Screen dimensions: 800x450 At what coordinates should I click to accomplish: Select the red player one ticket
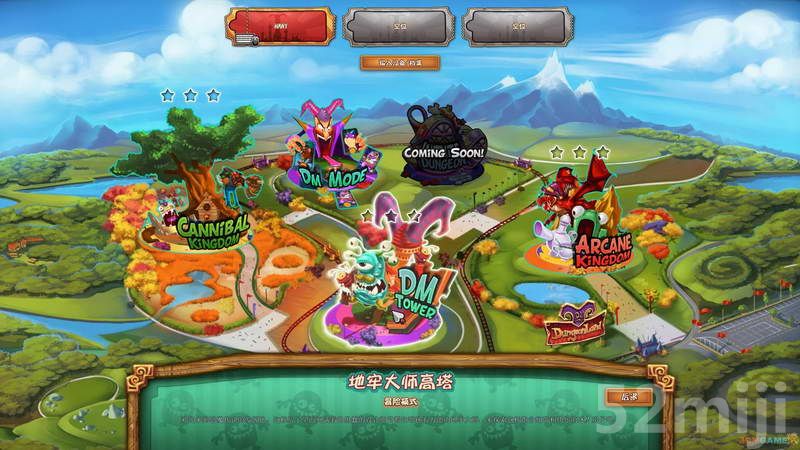[x=278, y=27]
